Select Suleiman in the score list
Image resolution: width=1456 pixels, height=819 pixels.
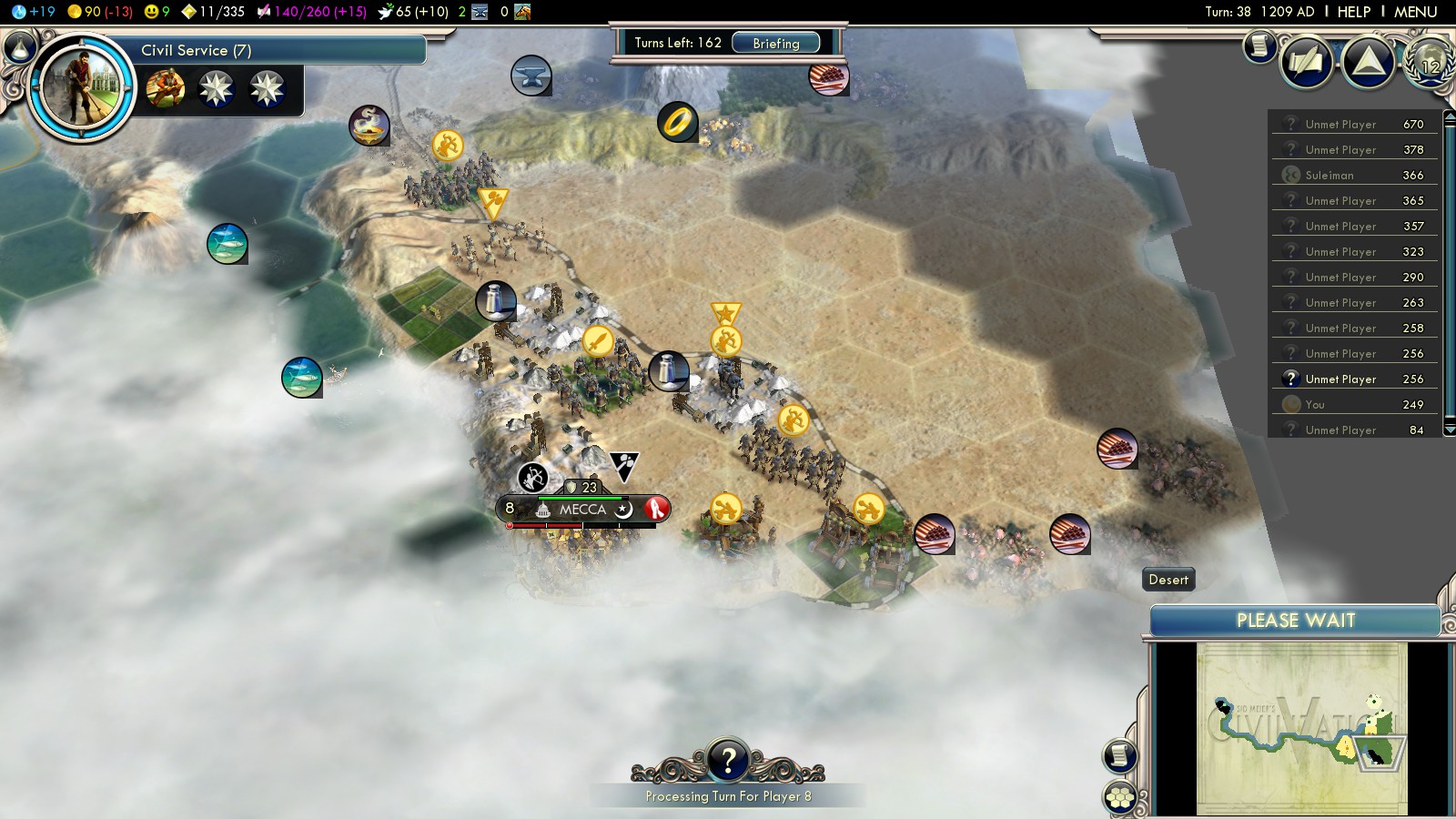1330,175
